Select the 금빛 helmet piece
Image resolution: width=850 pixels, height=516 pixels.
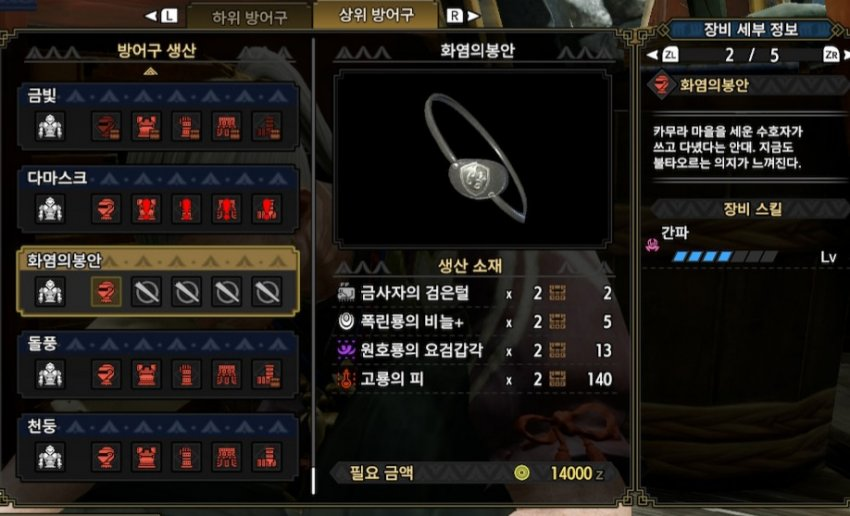click(107, 126)
